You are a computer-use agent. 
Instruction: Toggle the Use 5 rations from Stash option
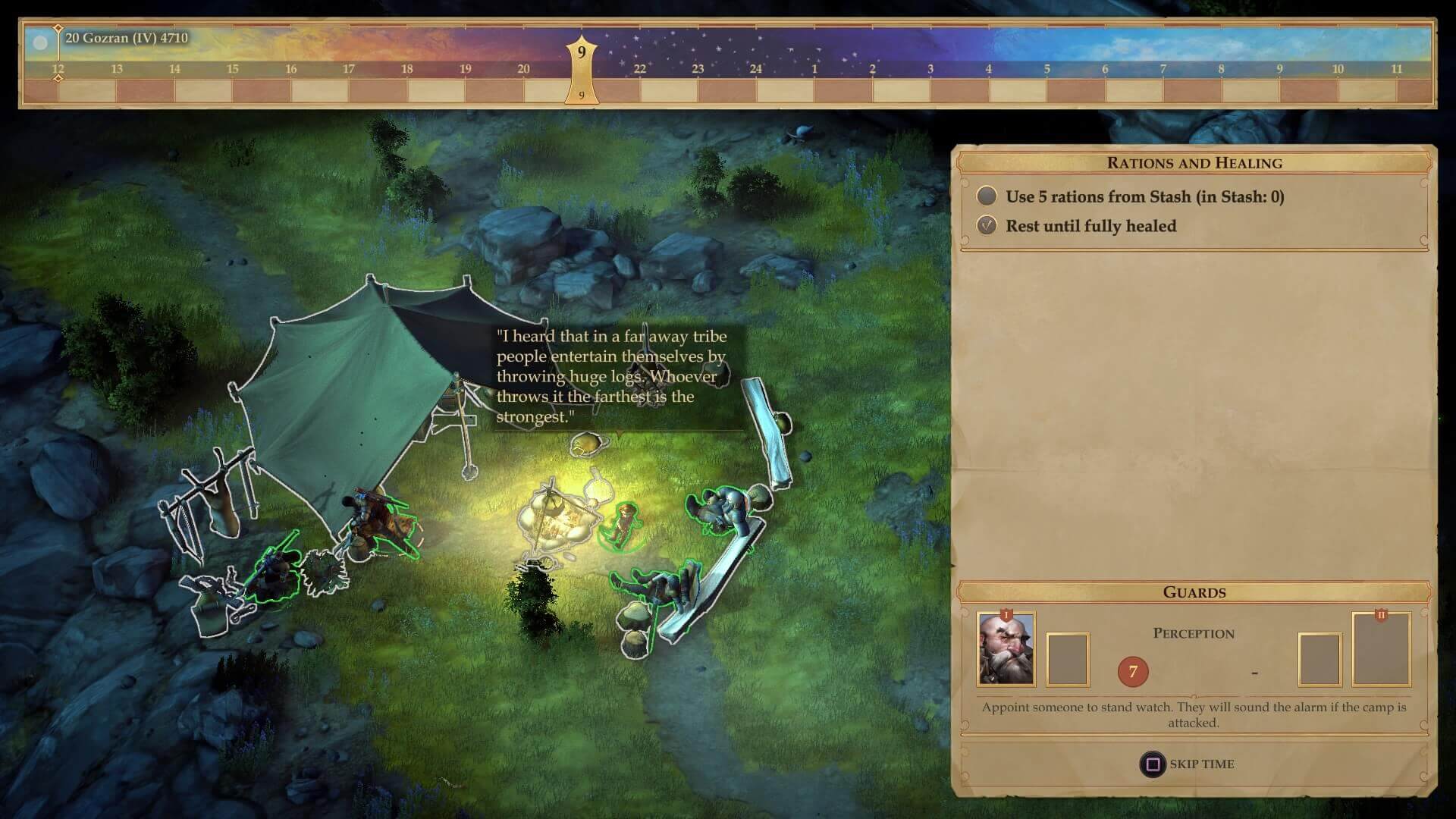(987, 196)
